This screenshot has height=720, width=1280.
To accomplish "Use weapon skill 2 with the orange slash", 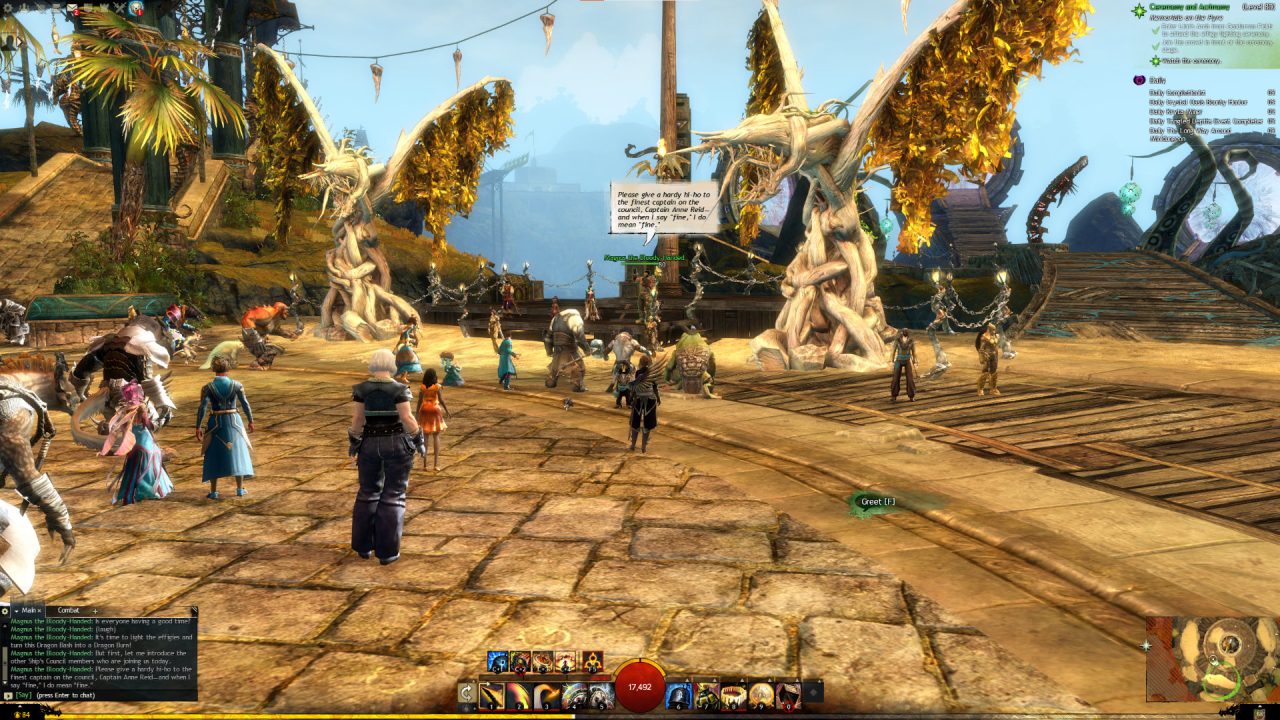I will tap(519, 695).
